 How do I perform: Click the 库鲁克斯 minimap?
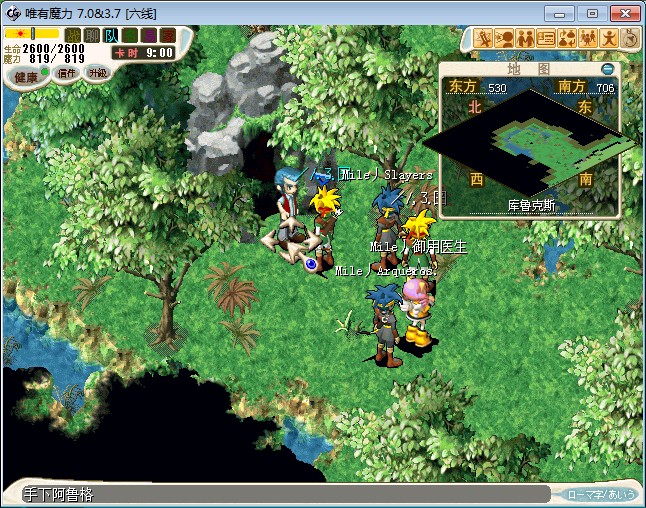[x=530, y=147]
